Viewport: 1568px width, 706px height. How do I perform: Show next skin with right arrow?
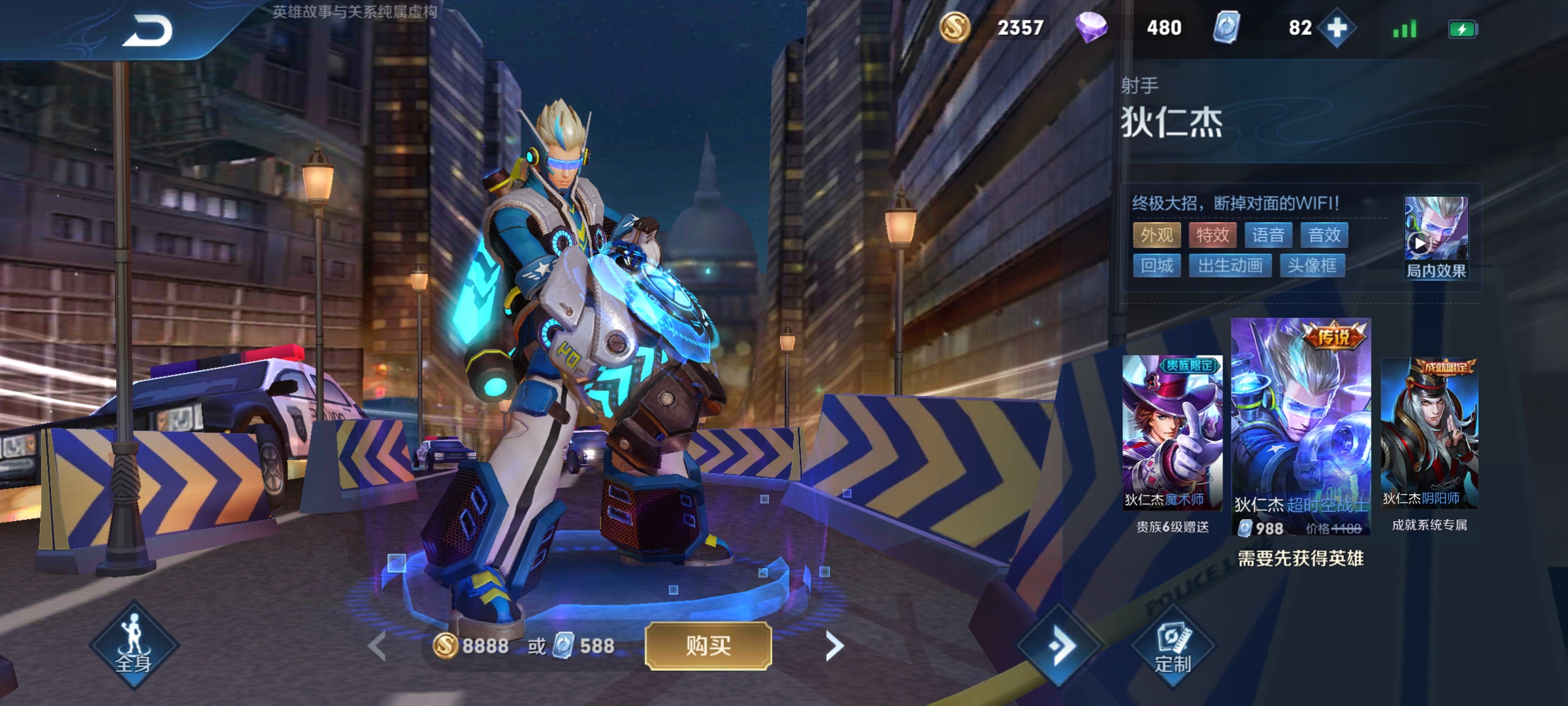click(x=834, y=647)
